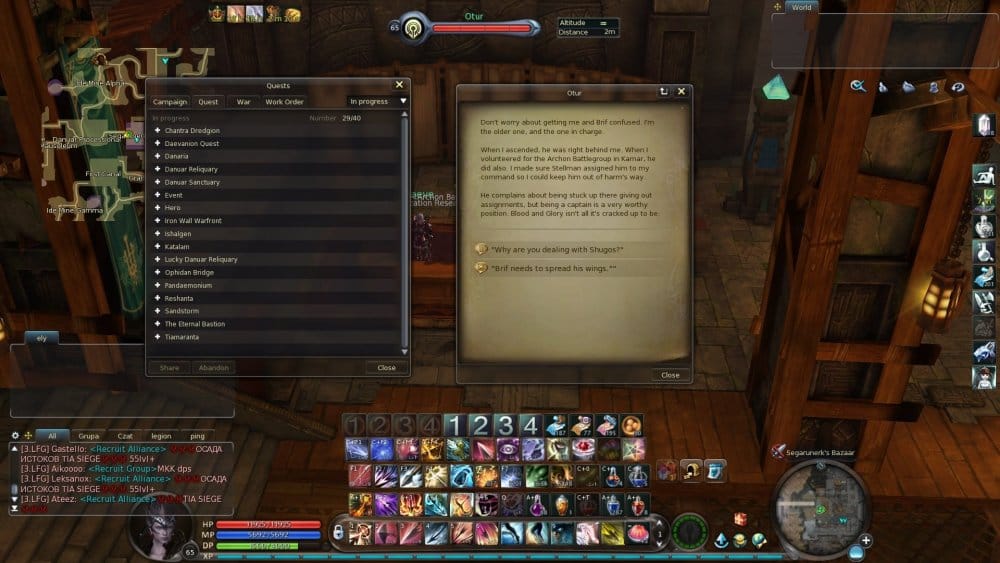1000x563 pixels.
Task: Click the minimap plus zoom button
Action: pyautogui.click(x=866, y=540)
